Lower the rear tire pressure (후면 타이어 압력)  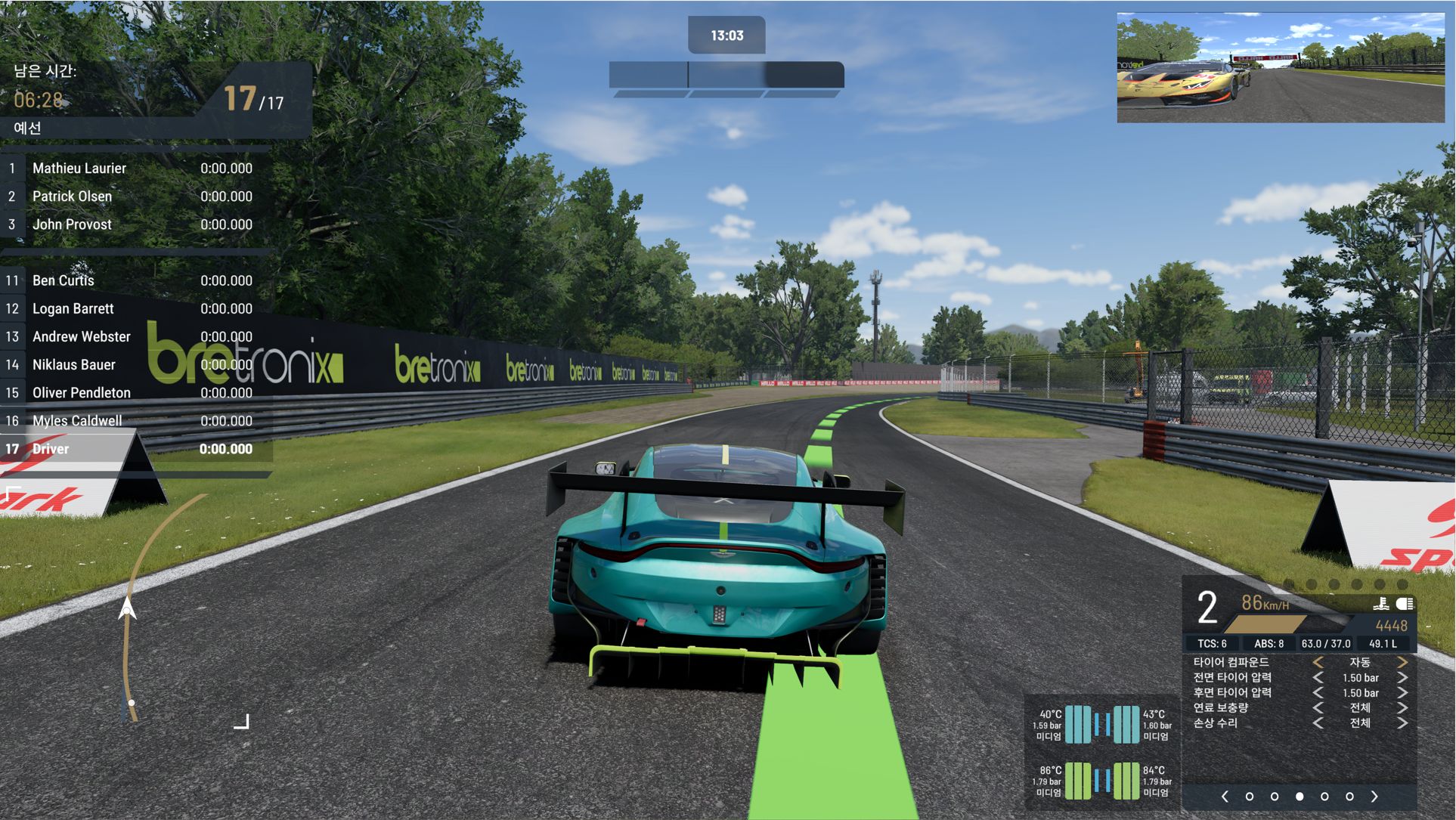pyautogui.click(x=1318, y=693)
